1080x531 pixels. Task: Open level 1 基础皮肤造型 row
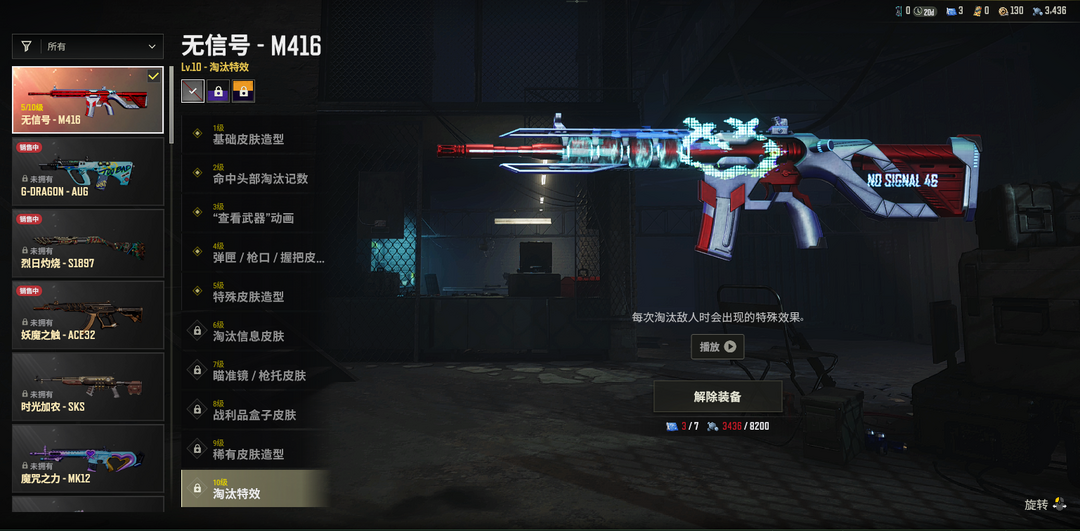tap(255, 135)
